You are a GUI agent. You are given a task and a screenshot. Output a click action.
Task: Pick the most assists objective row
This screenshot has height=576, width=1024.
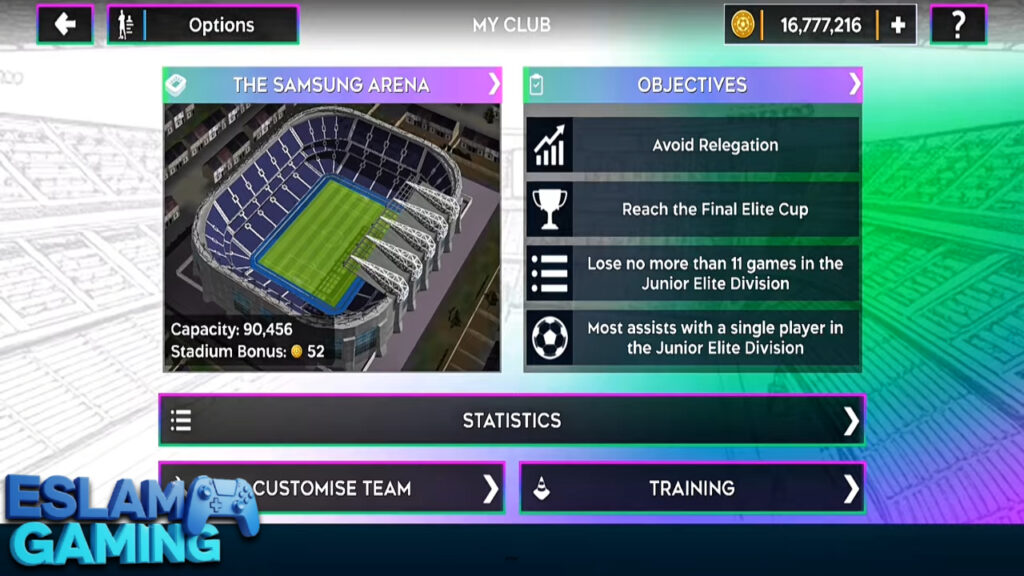(x=692, y=337)
